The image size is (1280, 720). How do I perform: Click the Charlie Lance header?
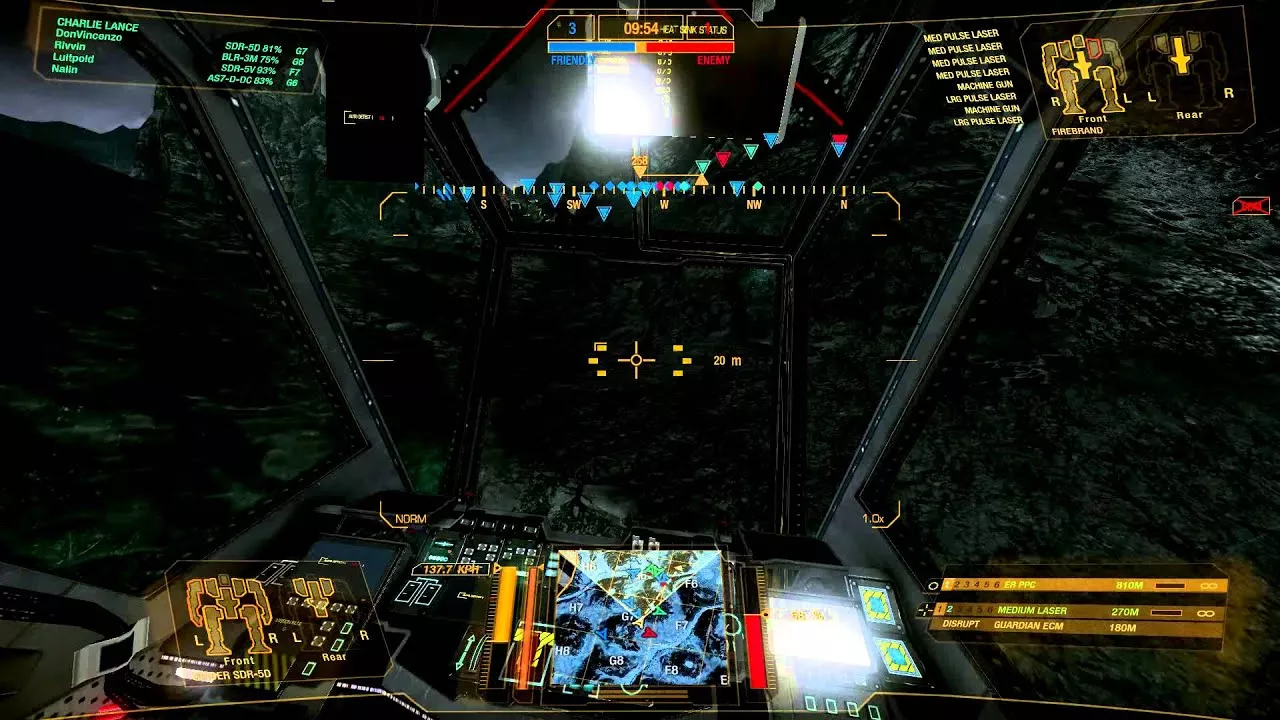(x=97, y=24)
